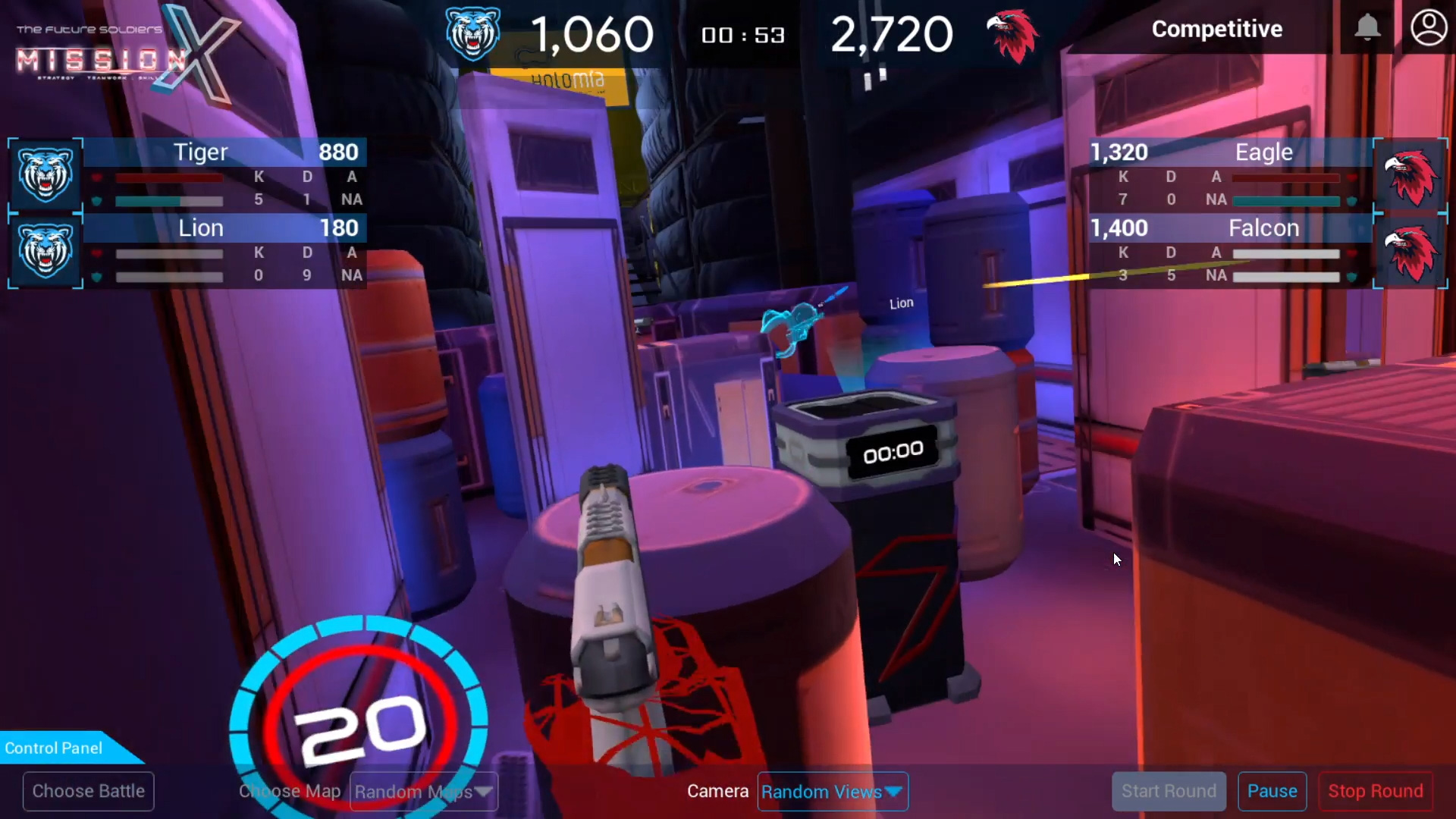
Task: Select the Falcon player row
Action: click(1230, 251)
